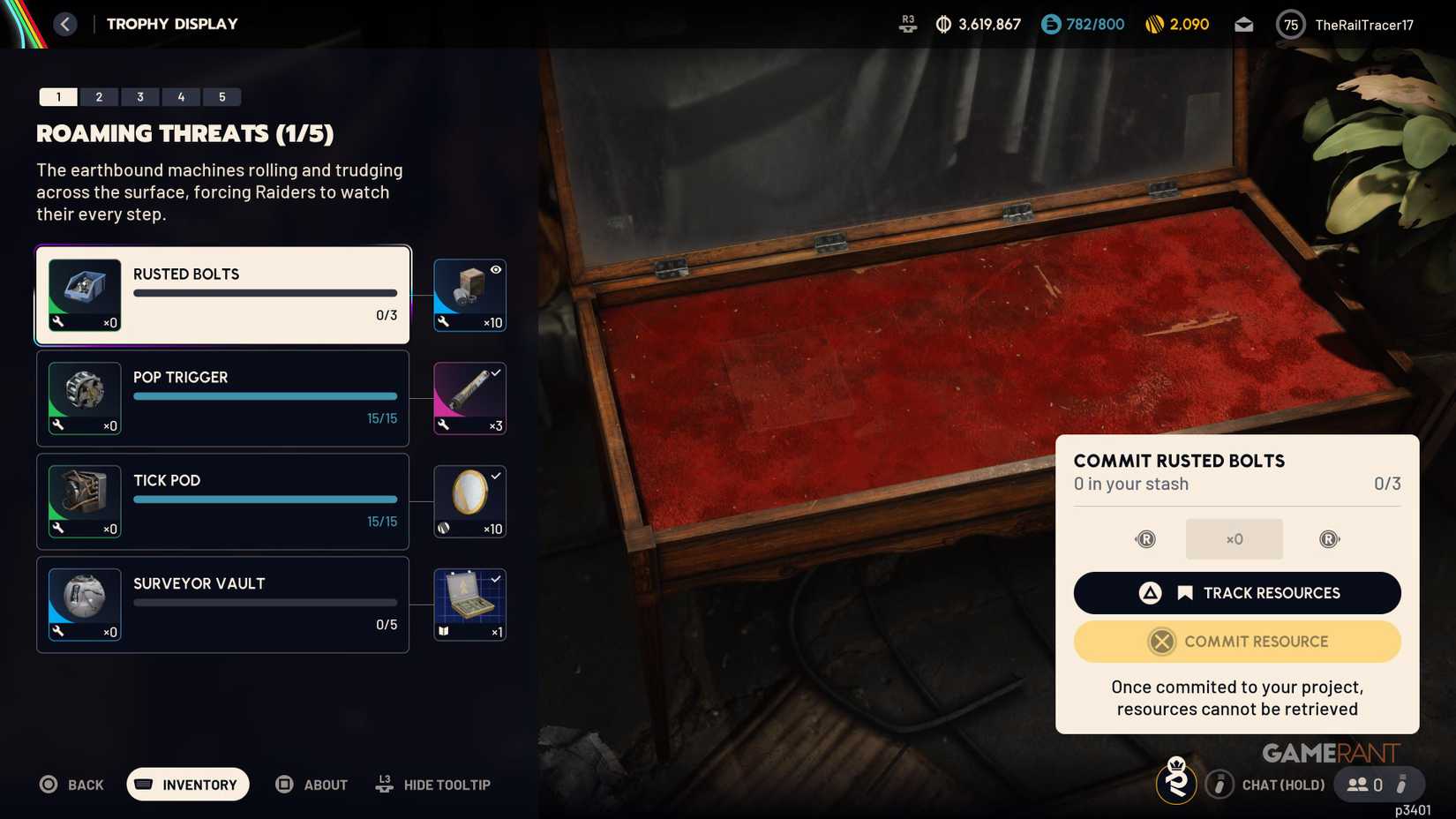Click the Surveyor Vault sphere icon

tap(84, 604)
